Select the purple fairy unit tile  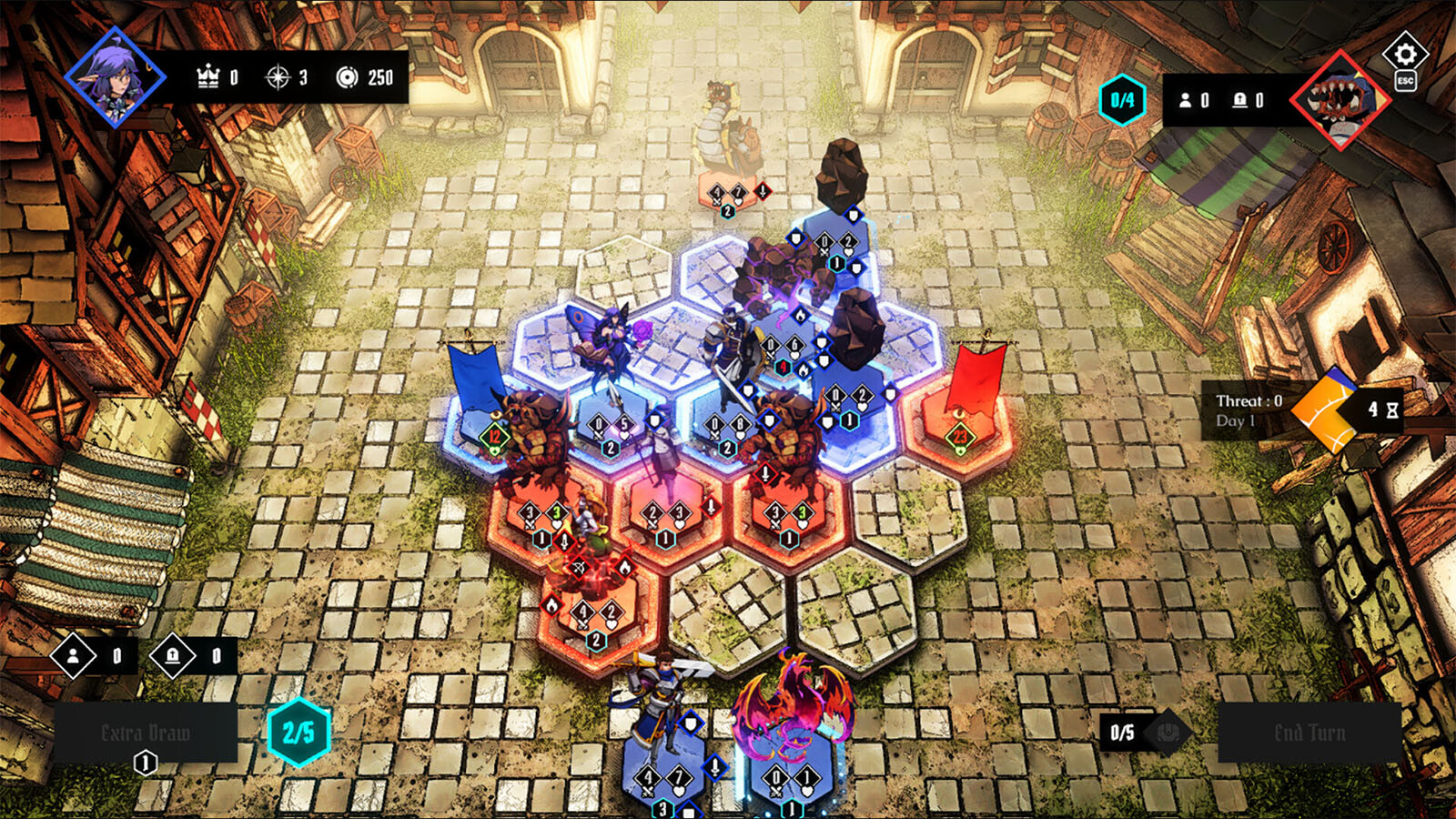601,350
